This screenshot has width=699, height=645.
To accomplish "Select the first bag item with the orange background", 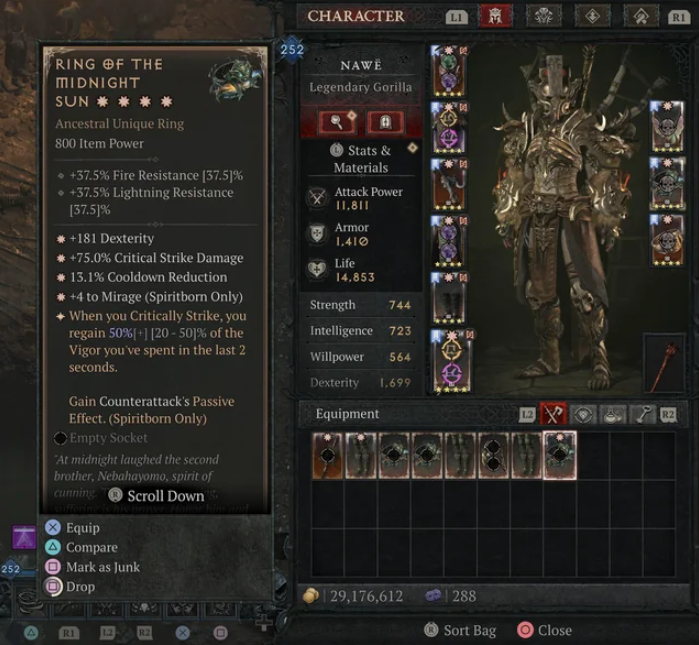I will click(x=327, y=455).
